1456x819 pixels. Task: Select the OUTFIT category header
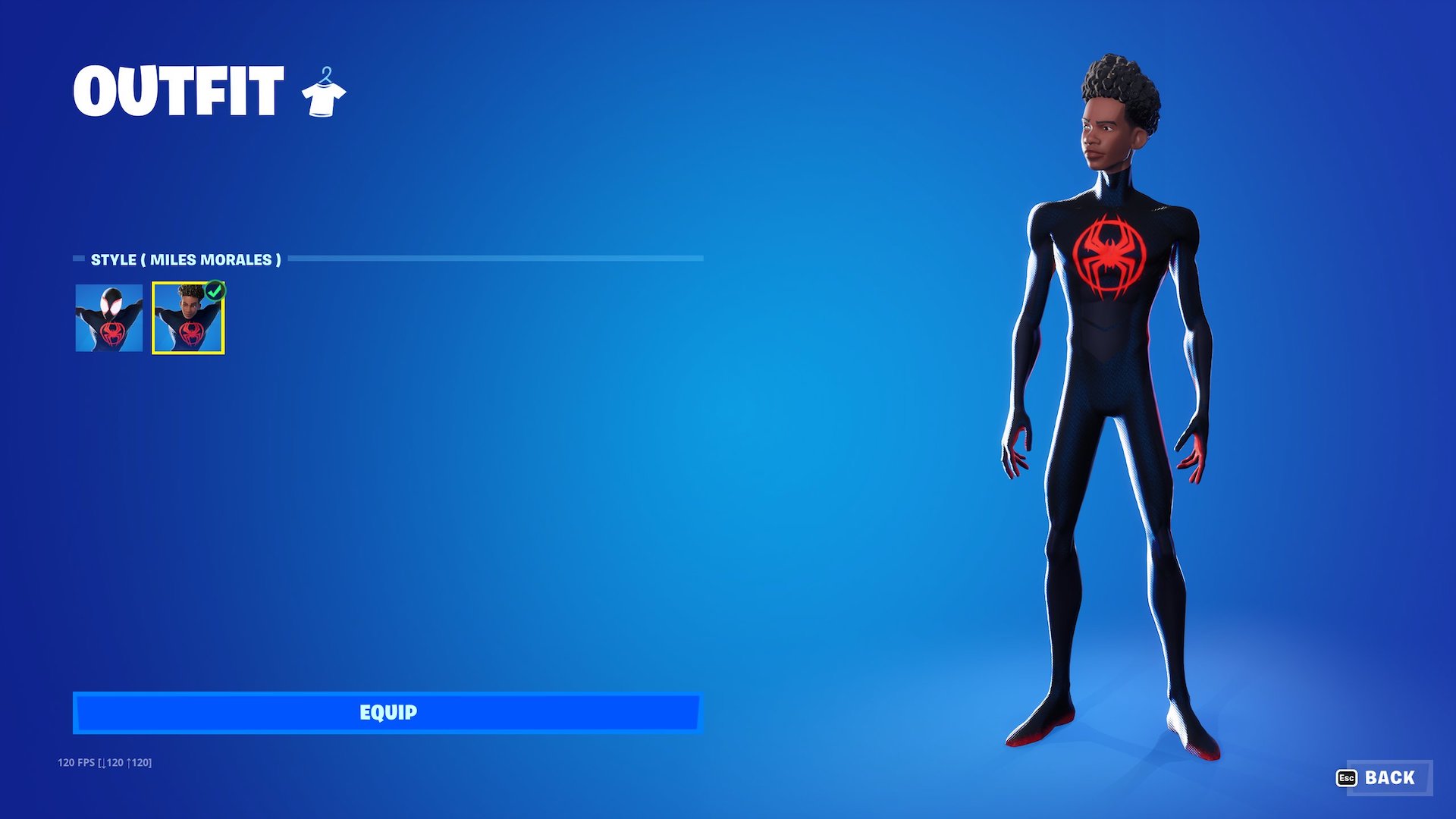(x=178, y=91)
